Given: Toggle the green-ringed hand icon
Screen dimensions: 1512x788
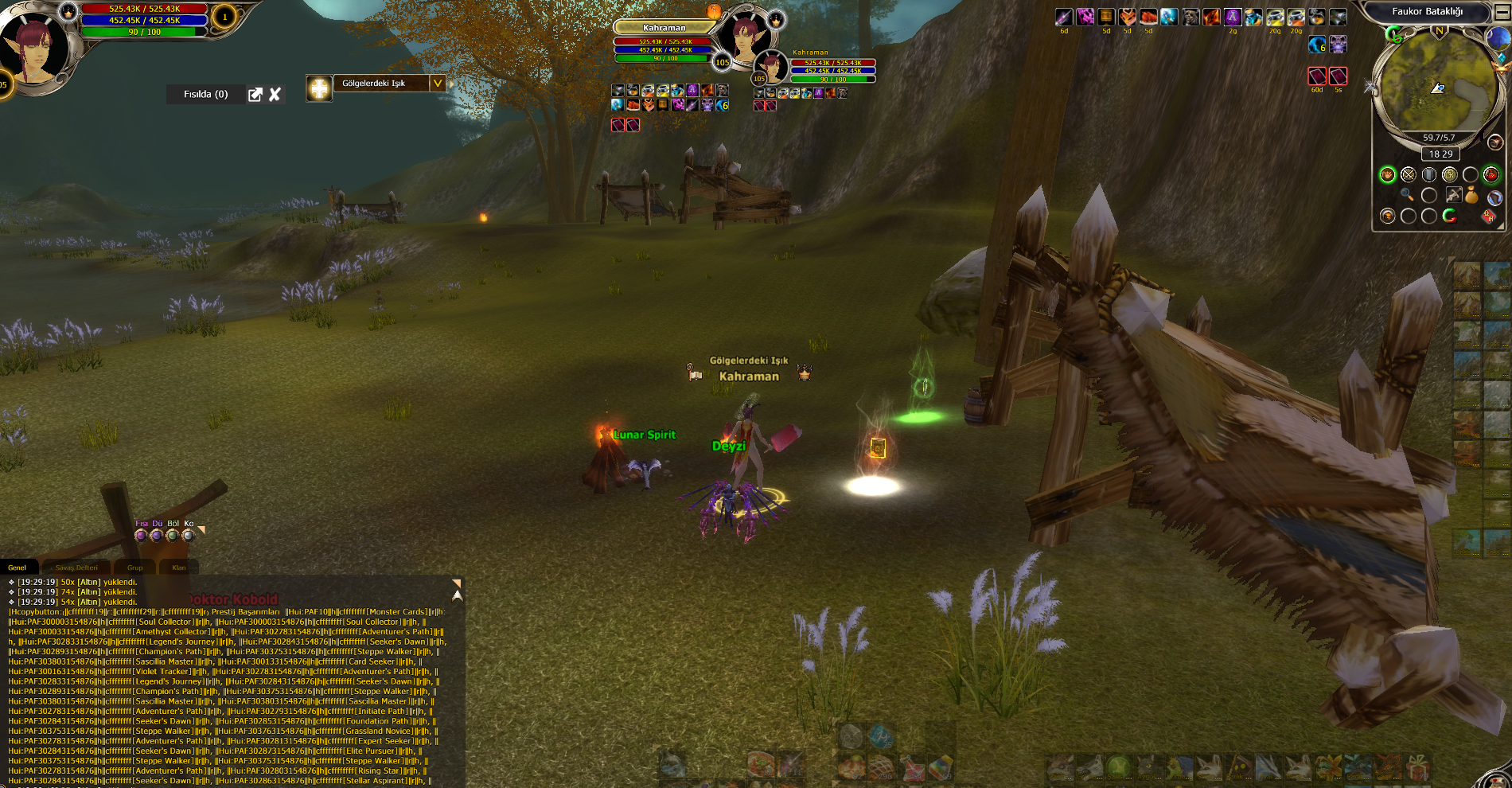Looking at the screenshot, I should [1387, 174].
